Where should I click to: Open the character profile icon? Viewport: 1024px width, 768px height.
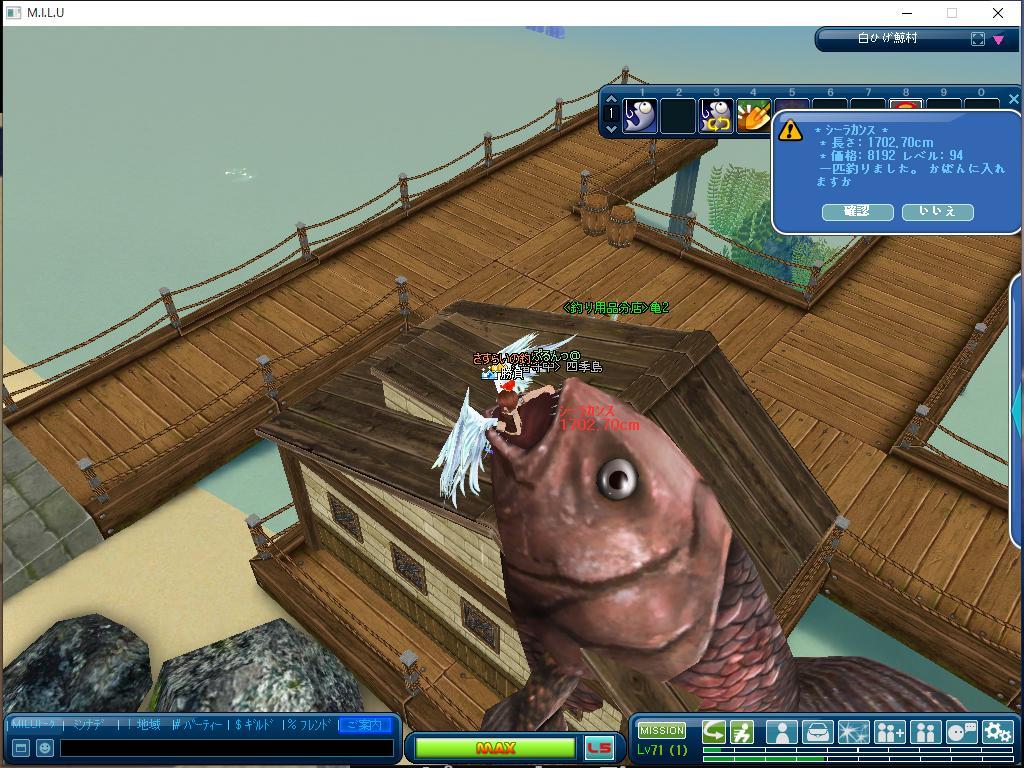781,732
